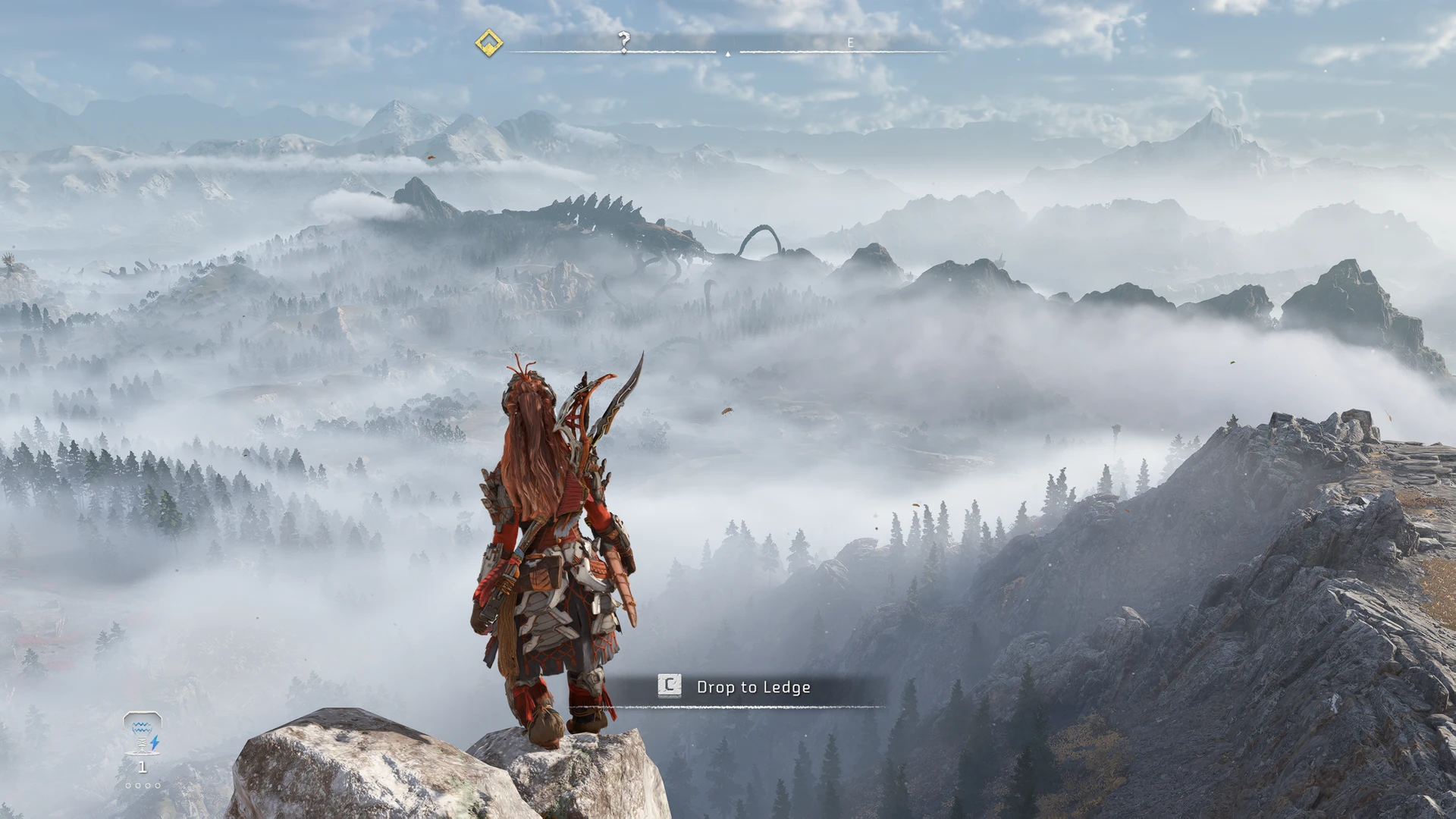Use the potion flask item icon

tap(142, 733)
